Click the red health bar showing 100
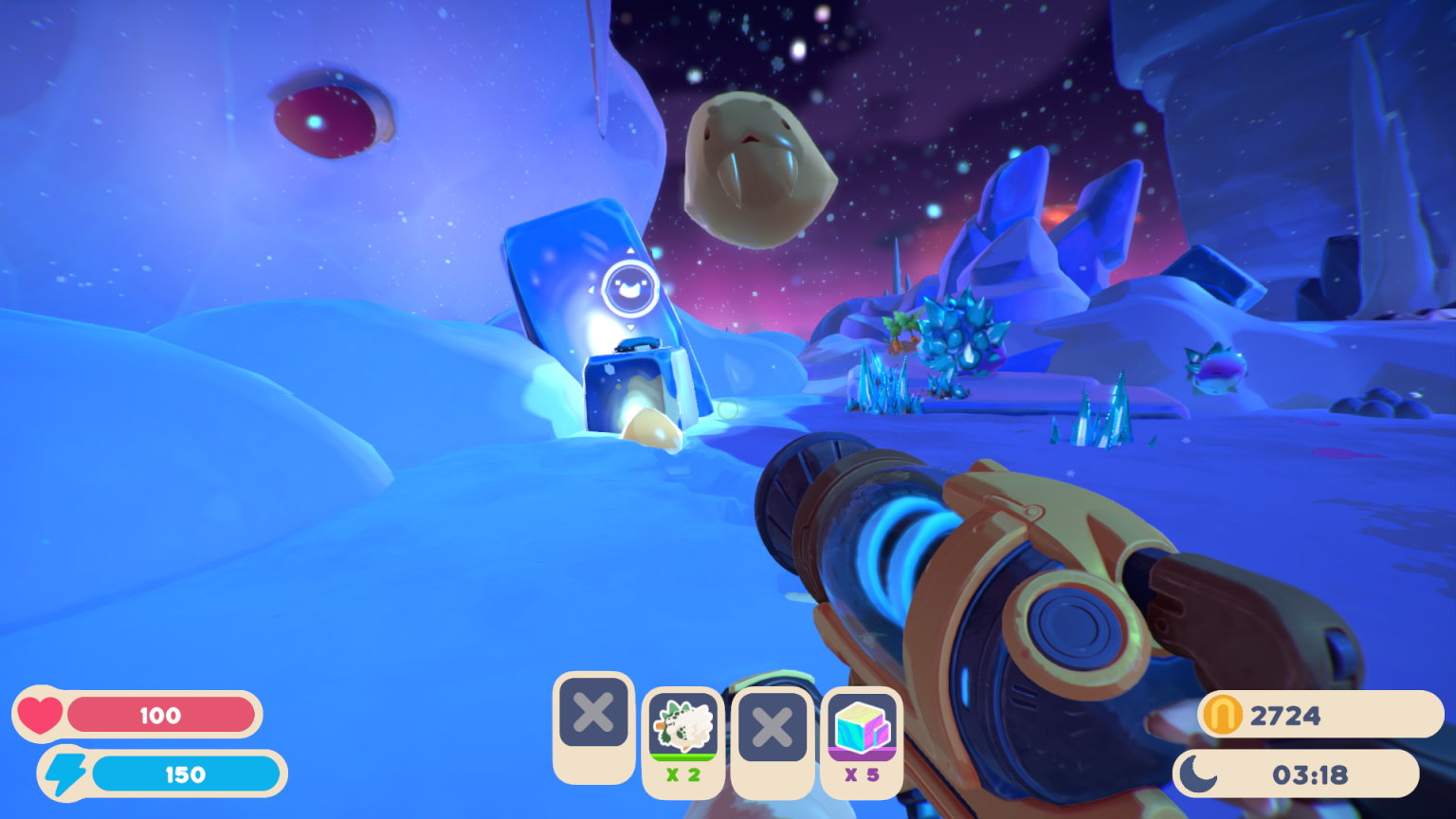 pos(161,715)
